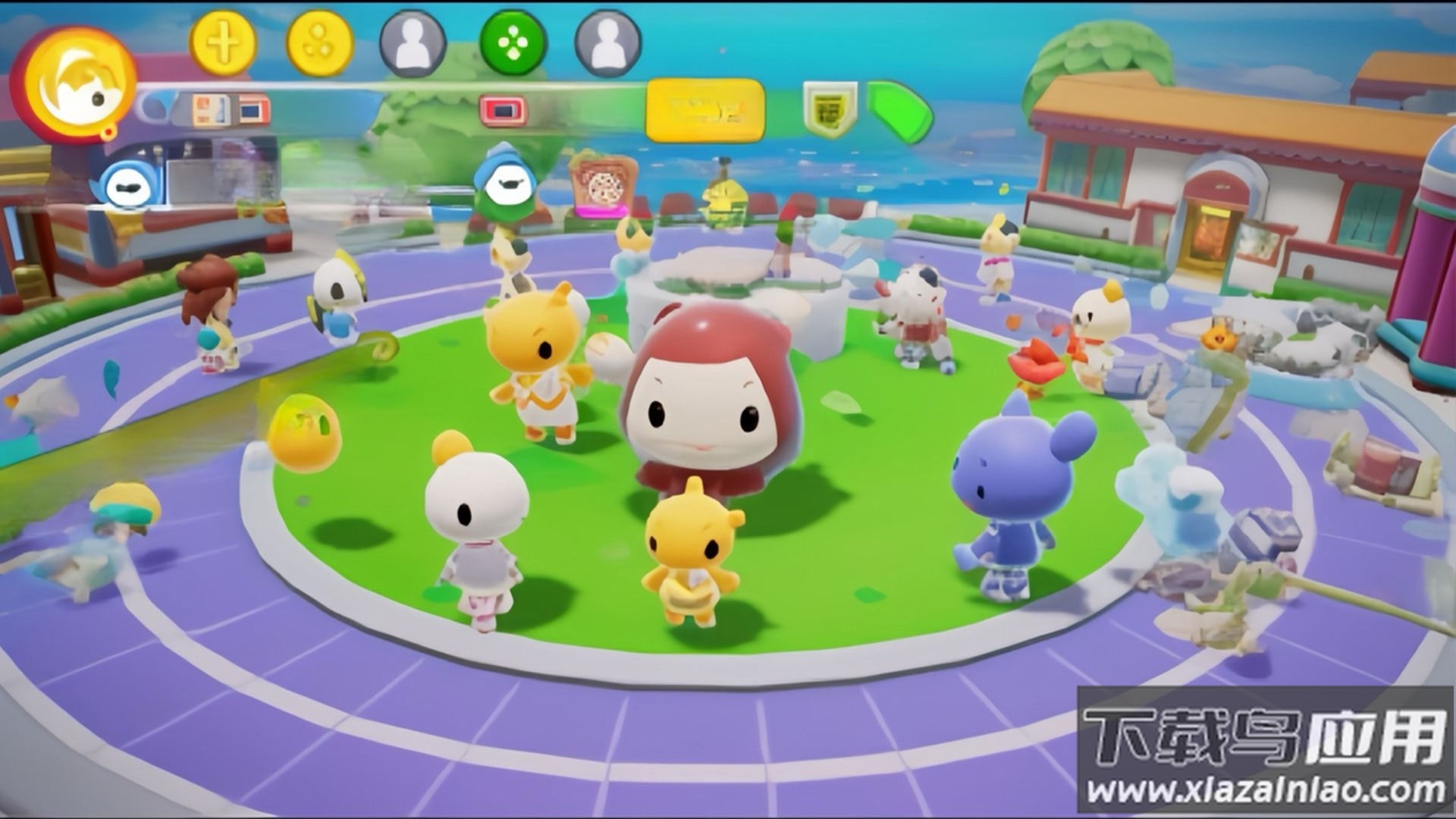
Task: Select the gray profile icon after the green gamepad
Action: click(x=607, y=43)
